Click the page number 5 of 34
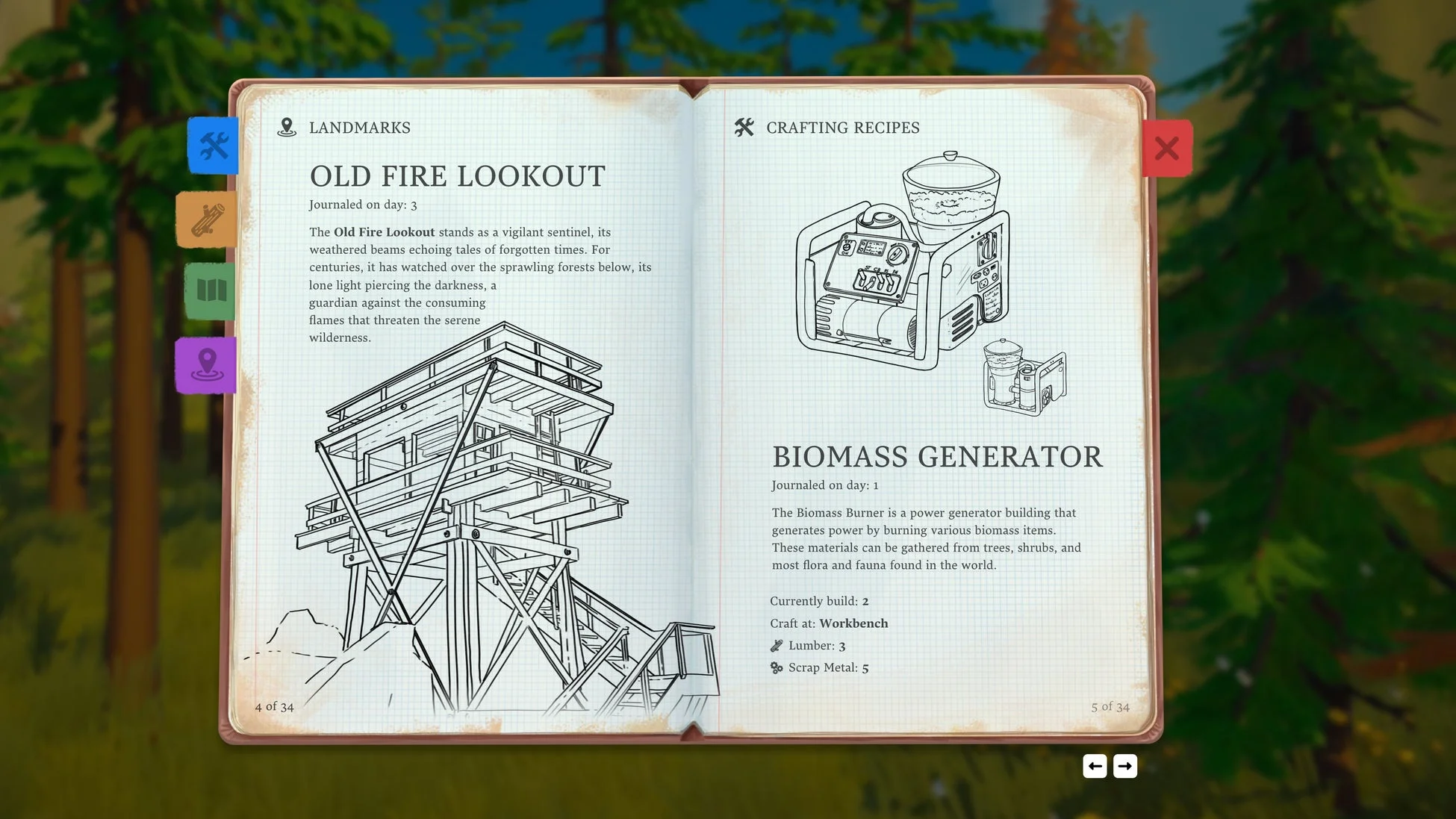Image resolution: width=1456 pixels, height=819 pixels. [1110, 706]
